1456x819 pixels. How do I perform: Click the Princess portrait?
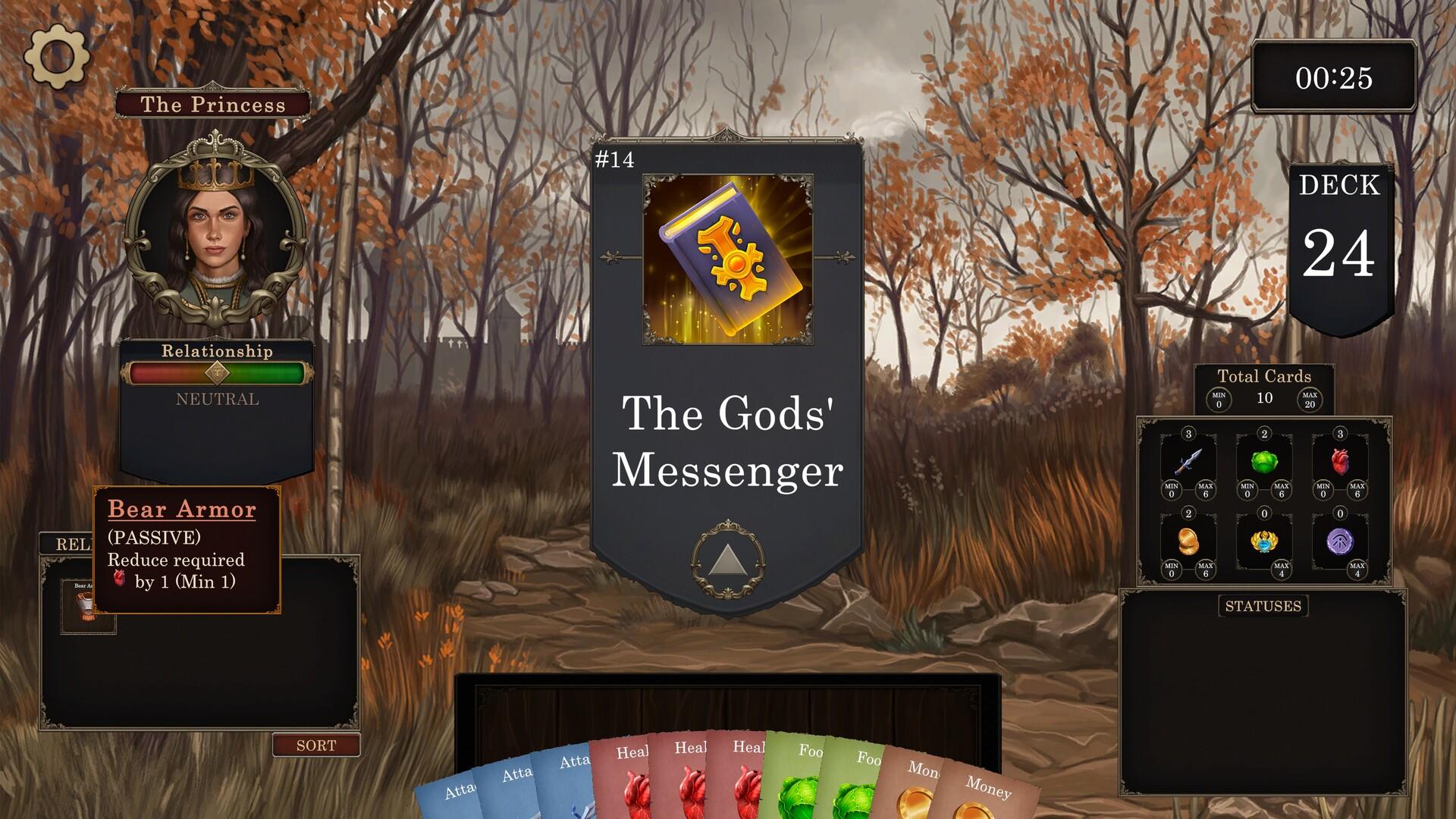click(216, 227)
